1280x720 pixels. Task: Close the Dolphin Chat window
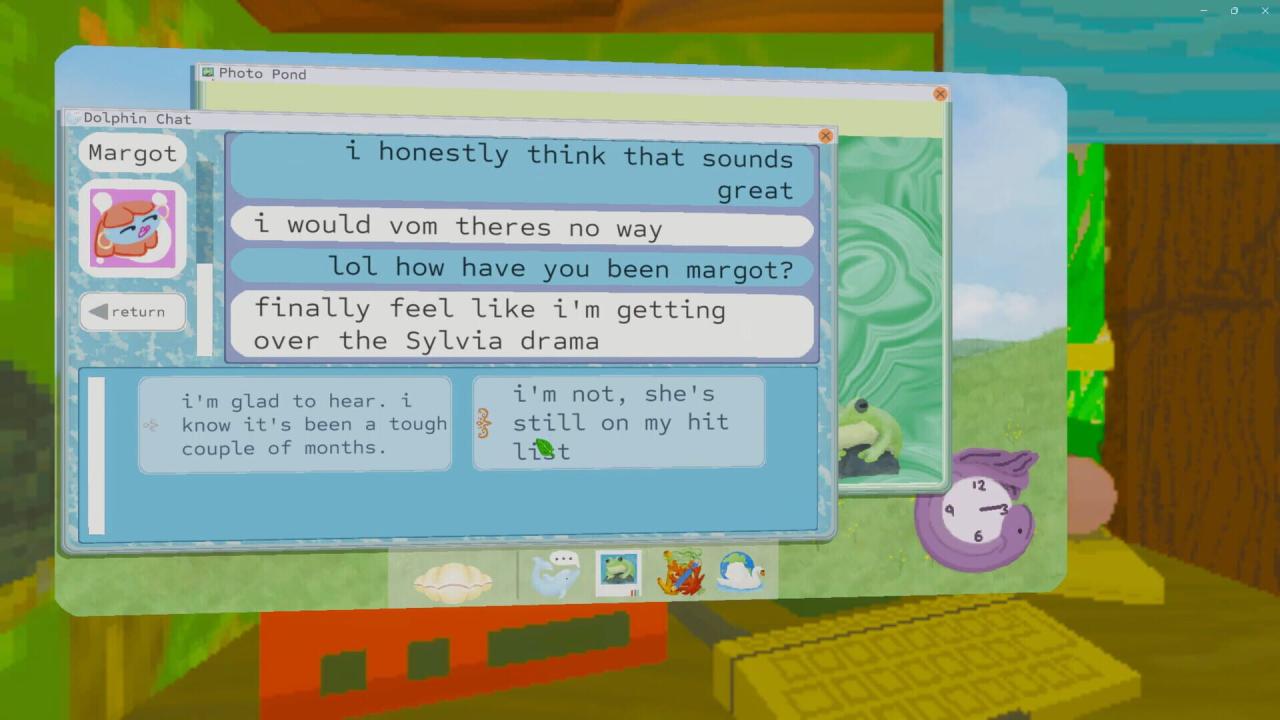click(x=825, y=136)
